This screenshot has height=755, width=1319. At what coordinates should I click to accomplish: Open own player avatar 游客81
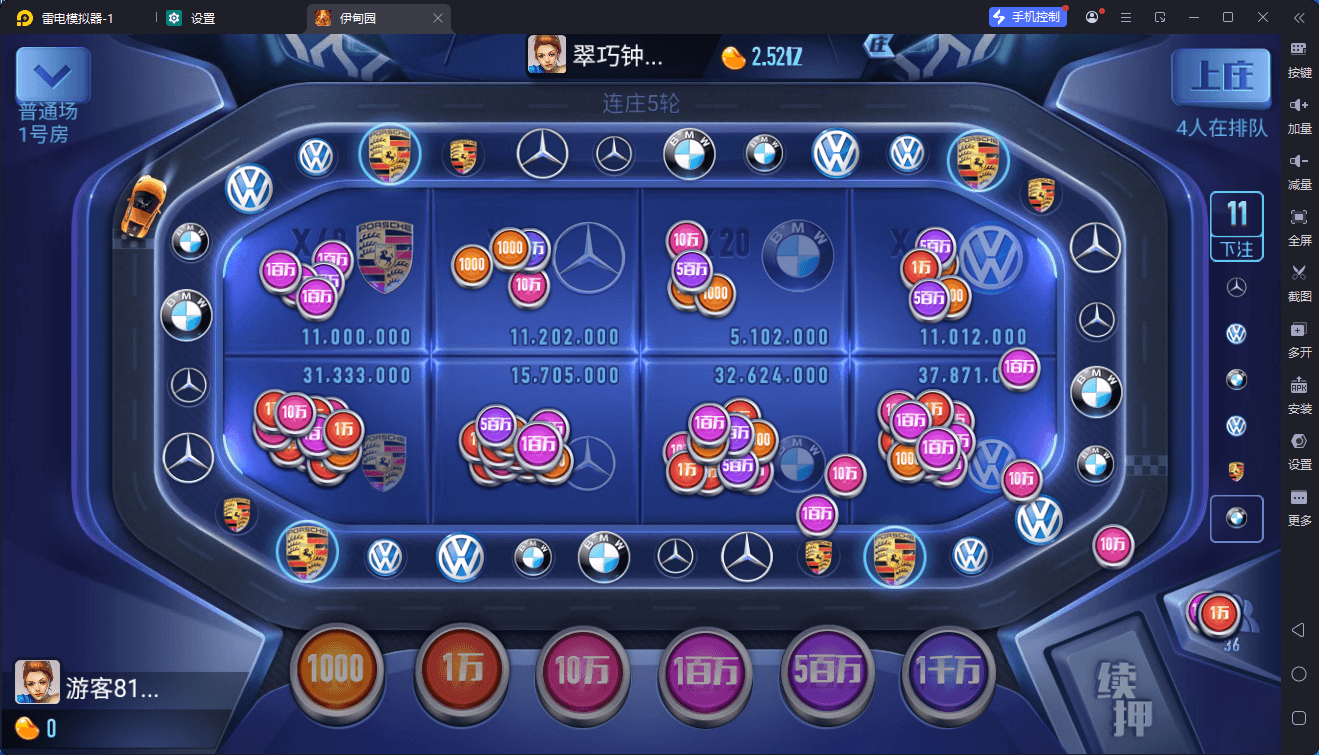pyautogui.click(x=37, y=683)
